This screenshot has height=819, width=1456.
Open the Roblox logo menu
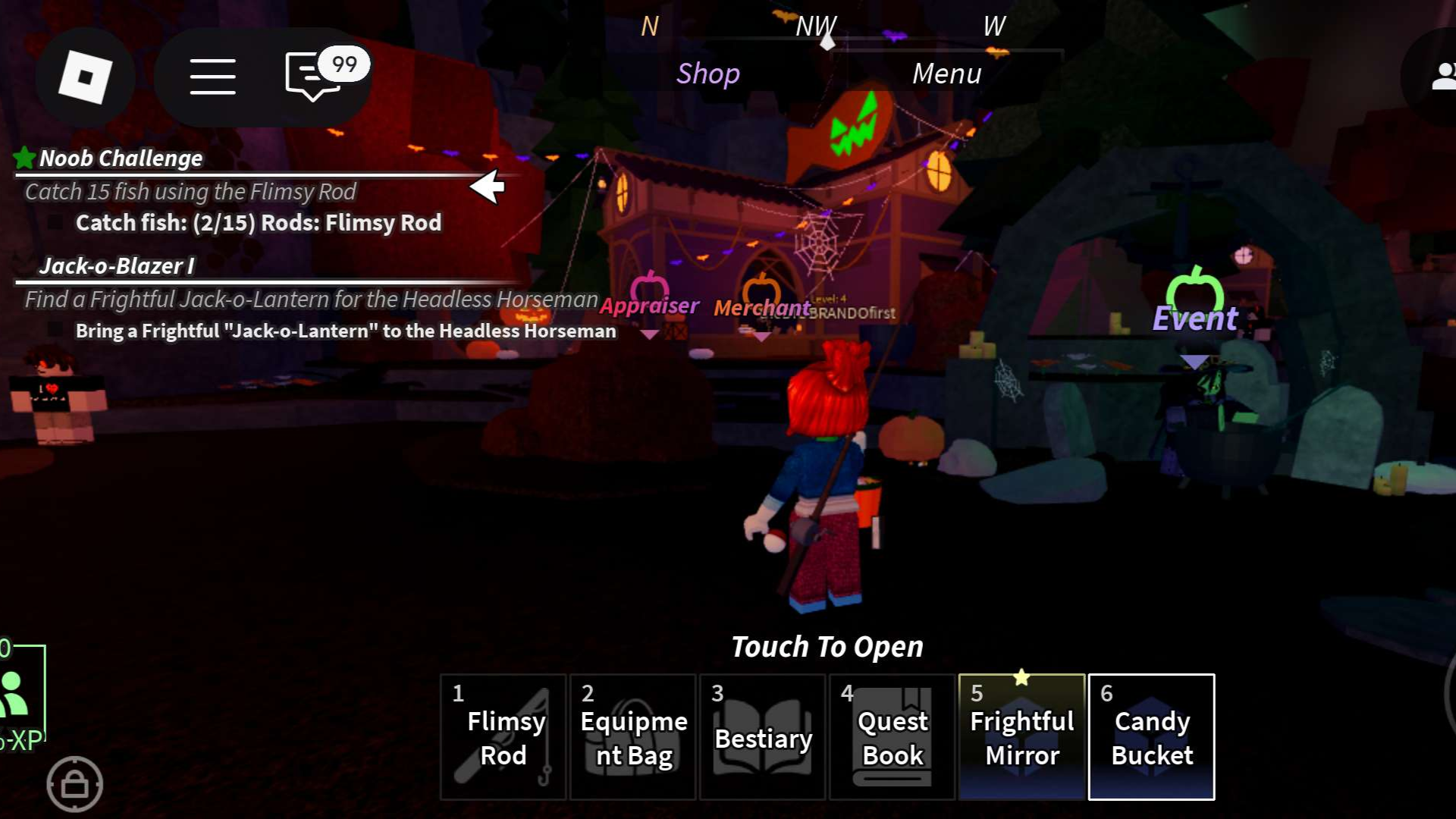pyautogui.click(x=85, y=77)
